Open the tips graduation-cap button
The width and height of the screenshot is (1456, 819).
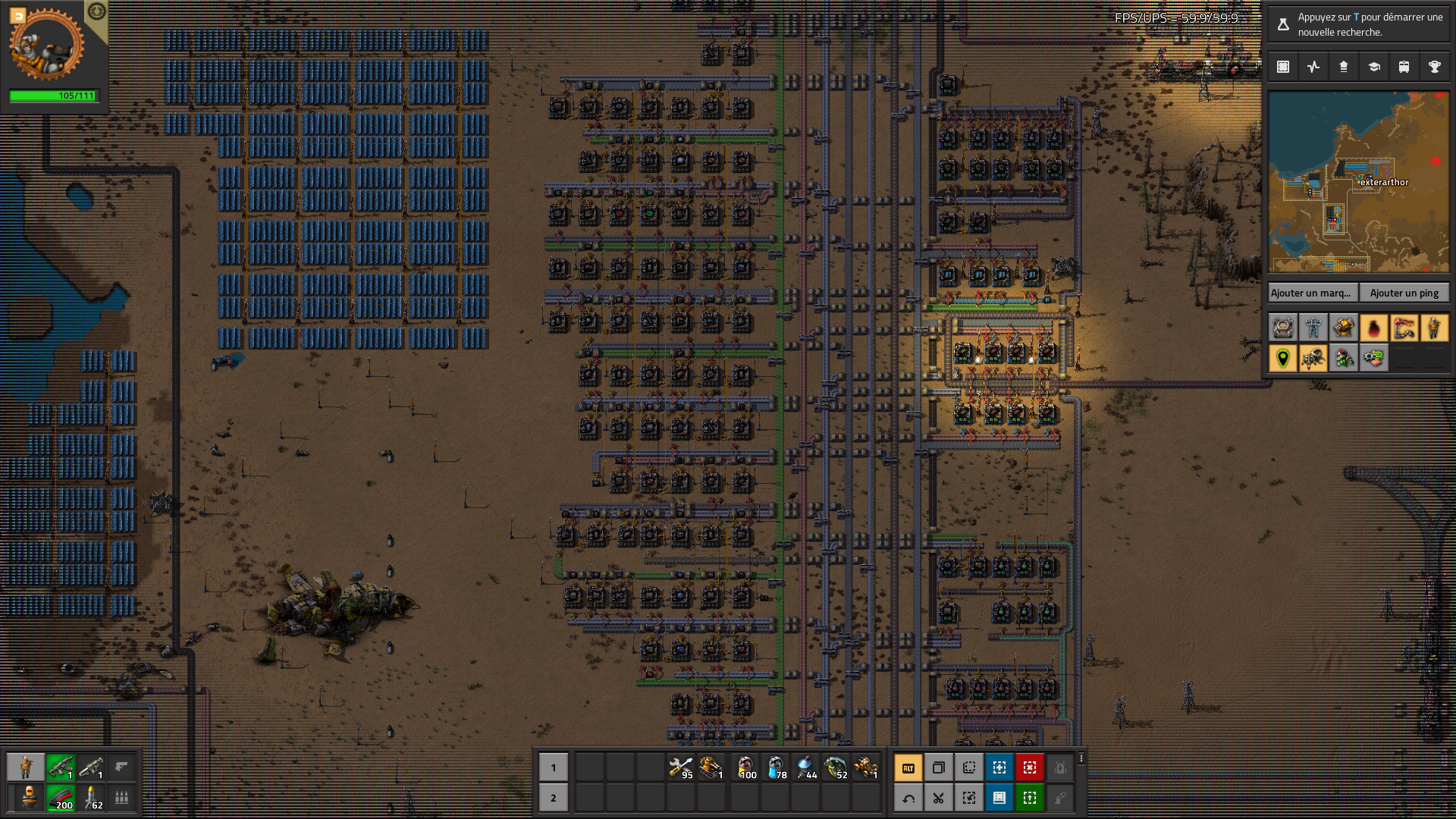[1373, 67]
